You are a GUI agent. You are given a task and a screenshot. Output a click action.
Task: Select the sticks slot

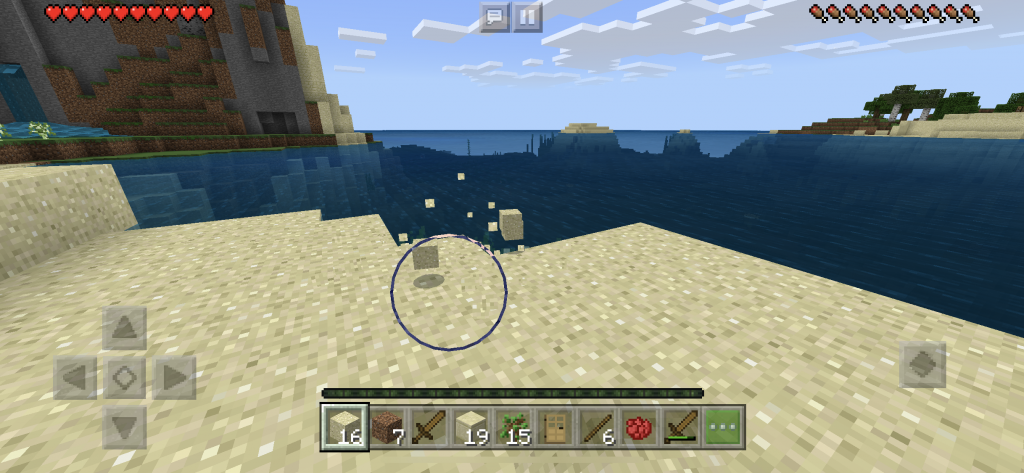[x=597, y=427]
